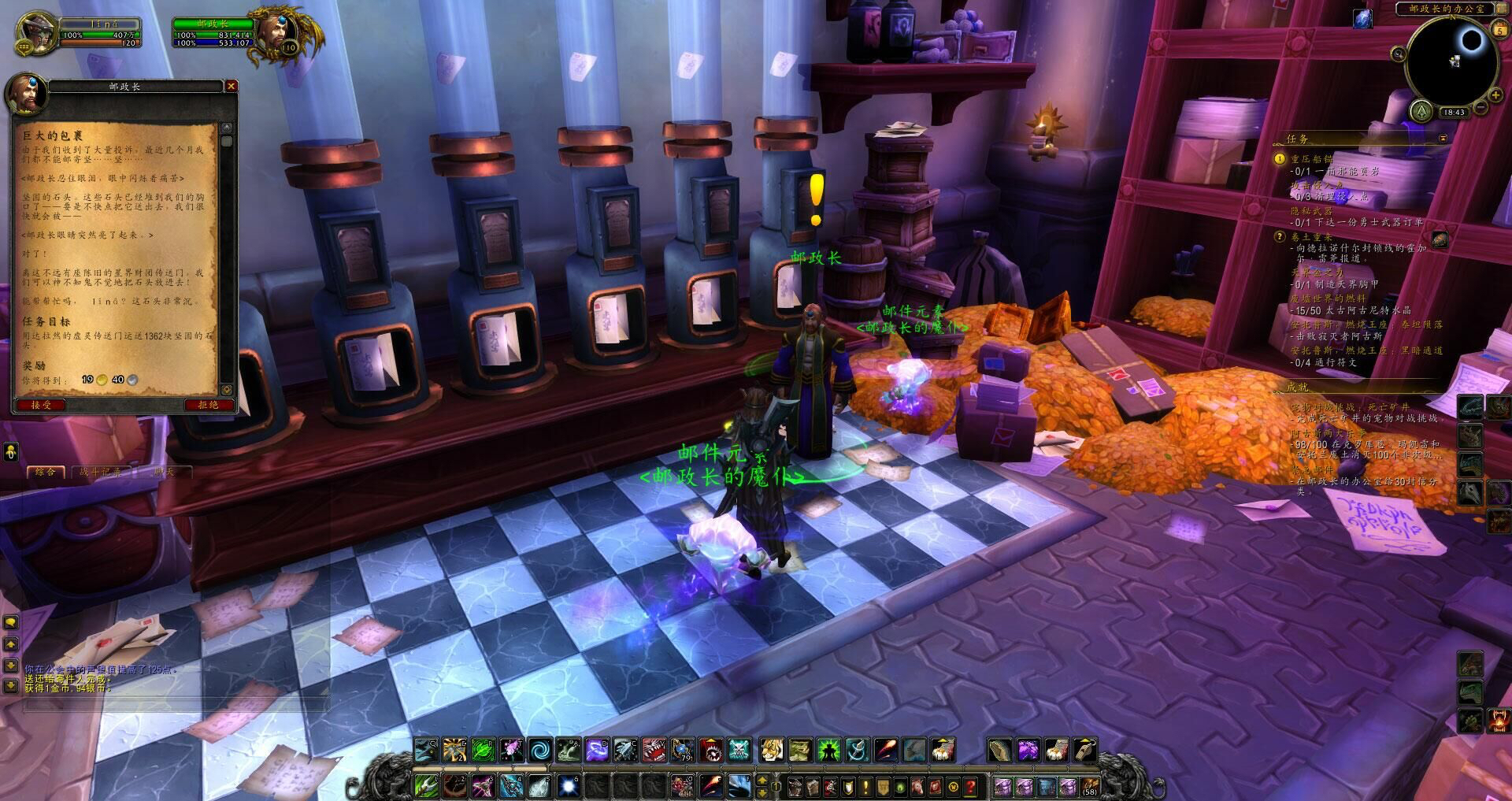Click the gold coin reward icon in quest window
The image size is (1512, 801).
coord(101,380)
